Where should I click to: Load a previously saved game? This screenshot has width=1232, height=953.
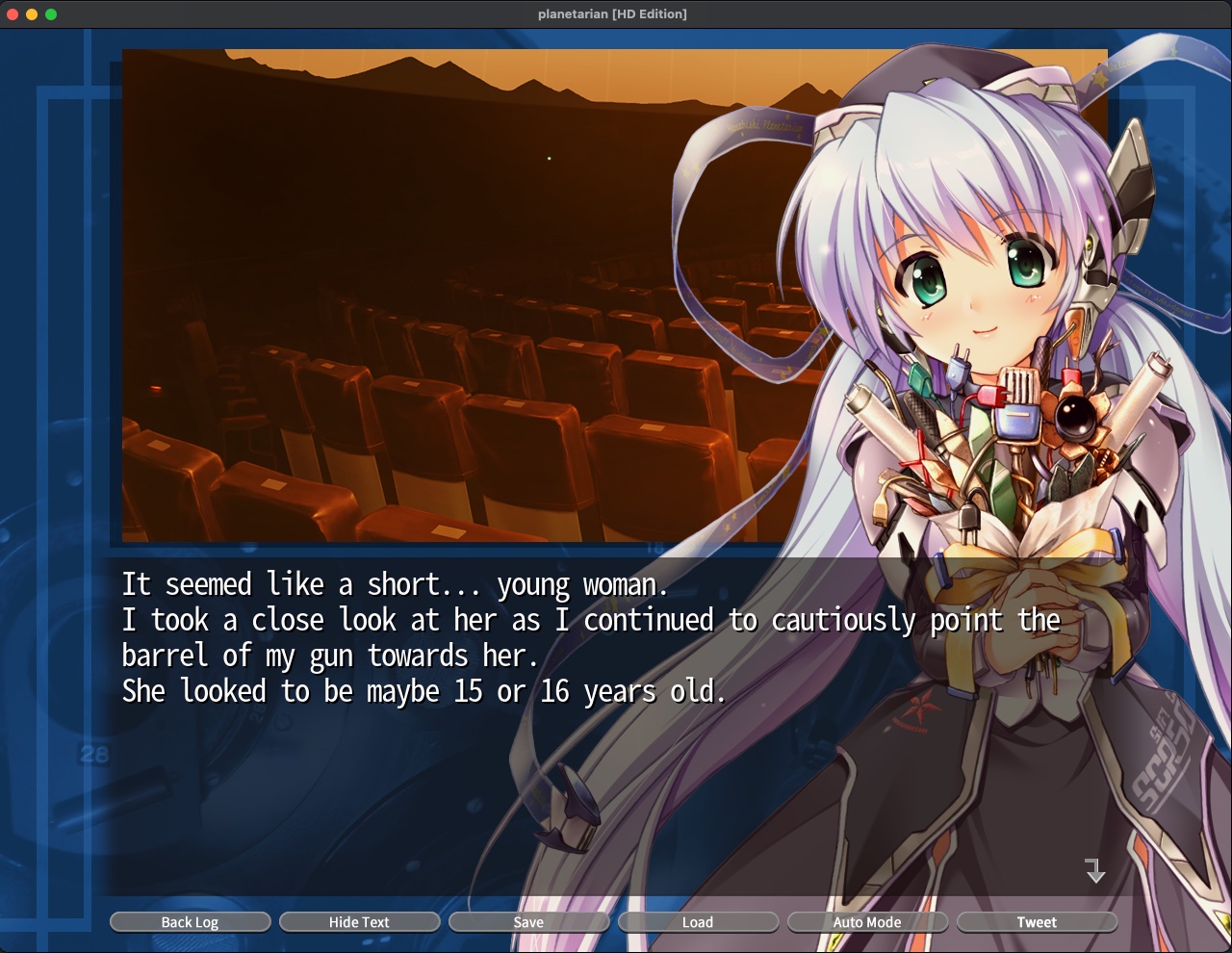click(x=698, y=921)
